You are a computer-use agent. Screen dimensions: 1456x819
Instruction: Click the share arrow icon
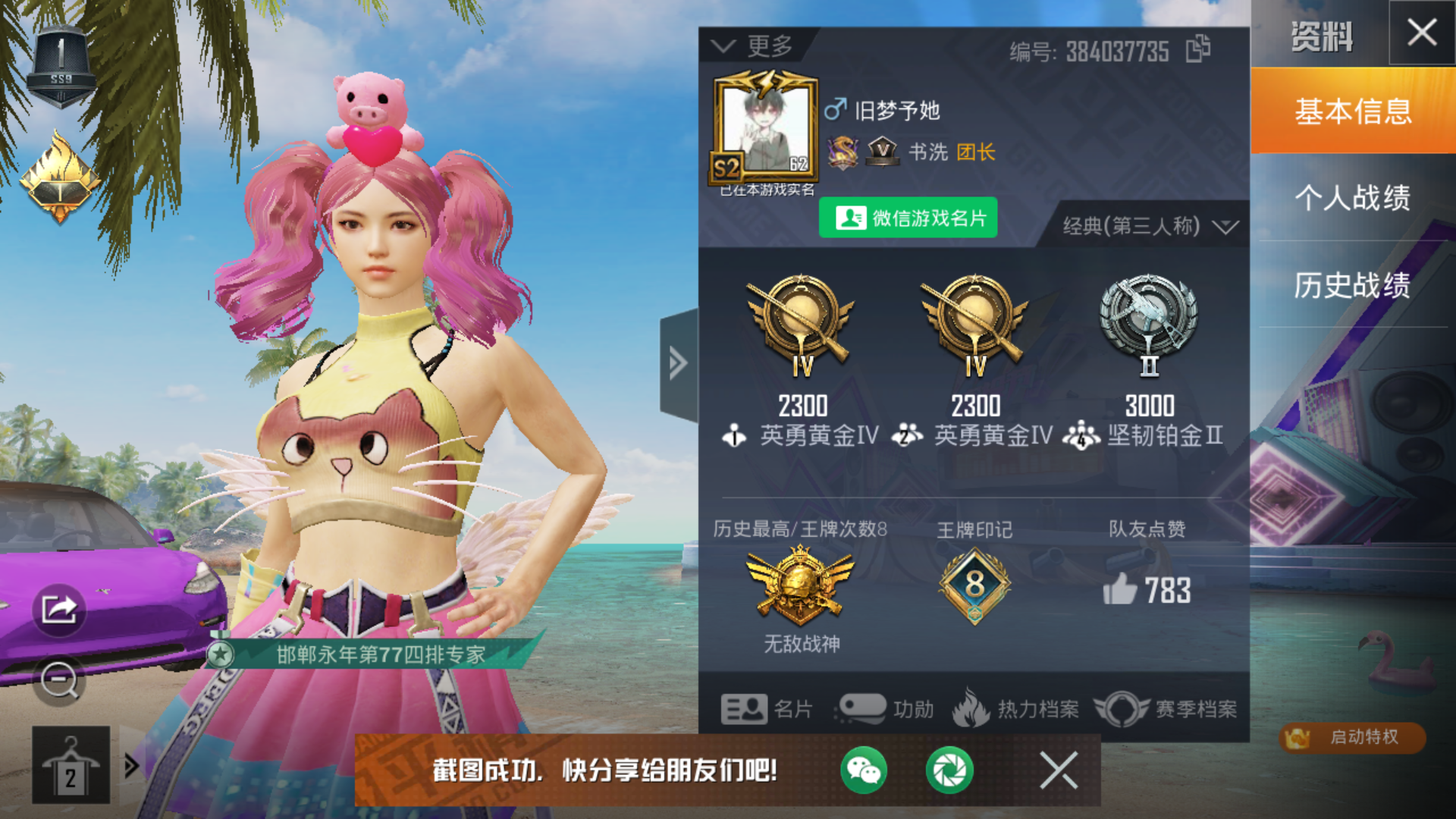click(59, 609)
